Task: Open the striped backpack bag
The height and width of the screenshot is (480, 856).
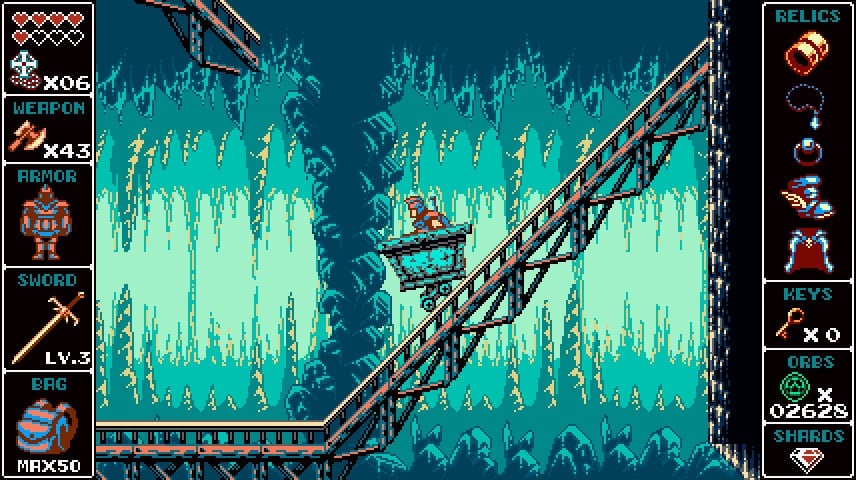Action: [44, 424]
